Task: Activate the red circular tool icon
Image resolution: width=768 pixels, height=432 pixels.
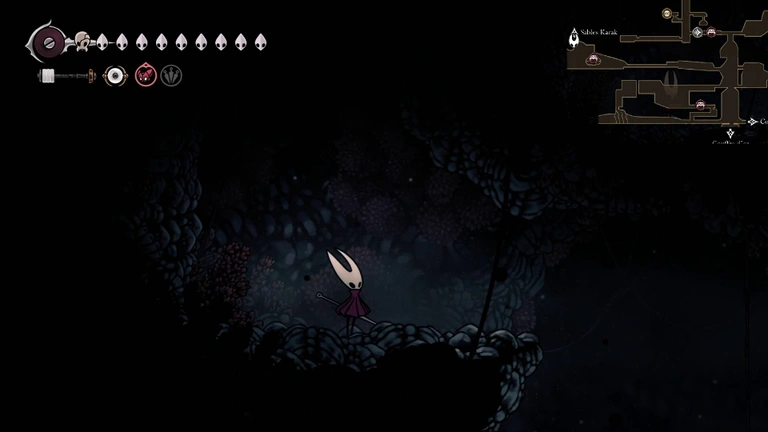Action: click(x=145, y=75)
